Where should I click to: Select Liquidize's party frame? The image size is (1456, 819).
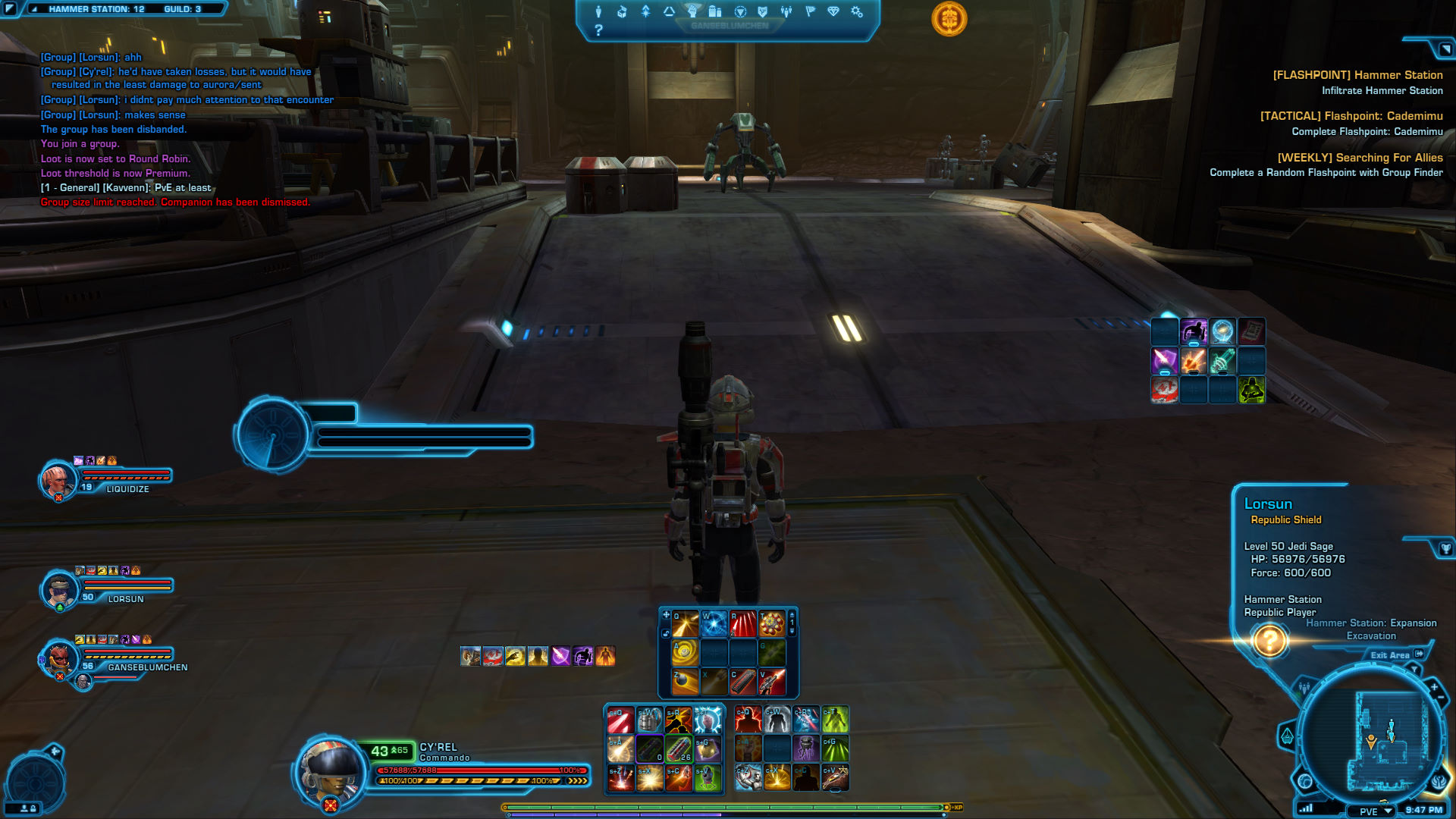[x=106, y=478]
